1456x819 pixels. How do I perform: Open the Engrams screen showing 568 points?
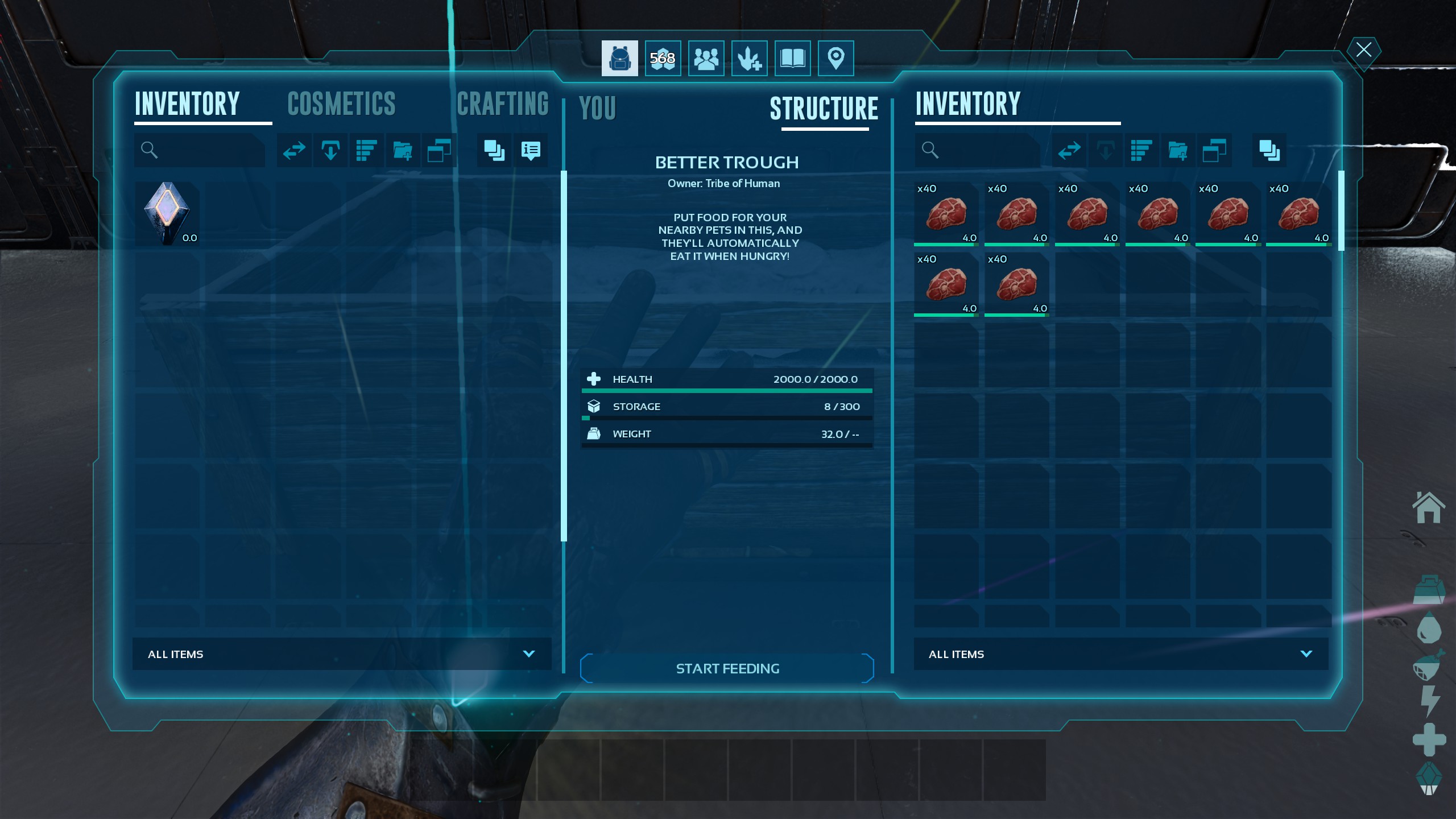pos(663,57)
